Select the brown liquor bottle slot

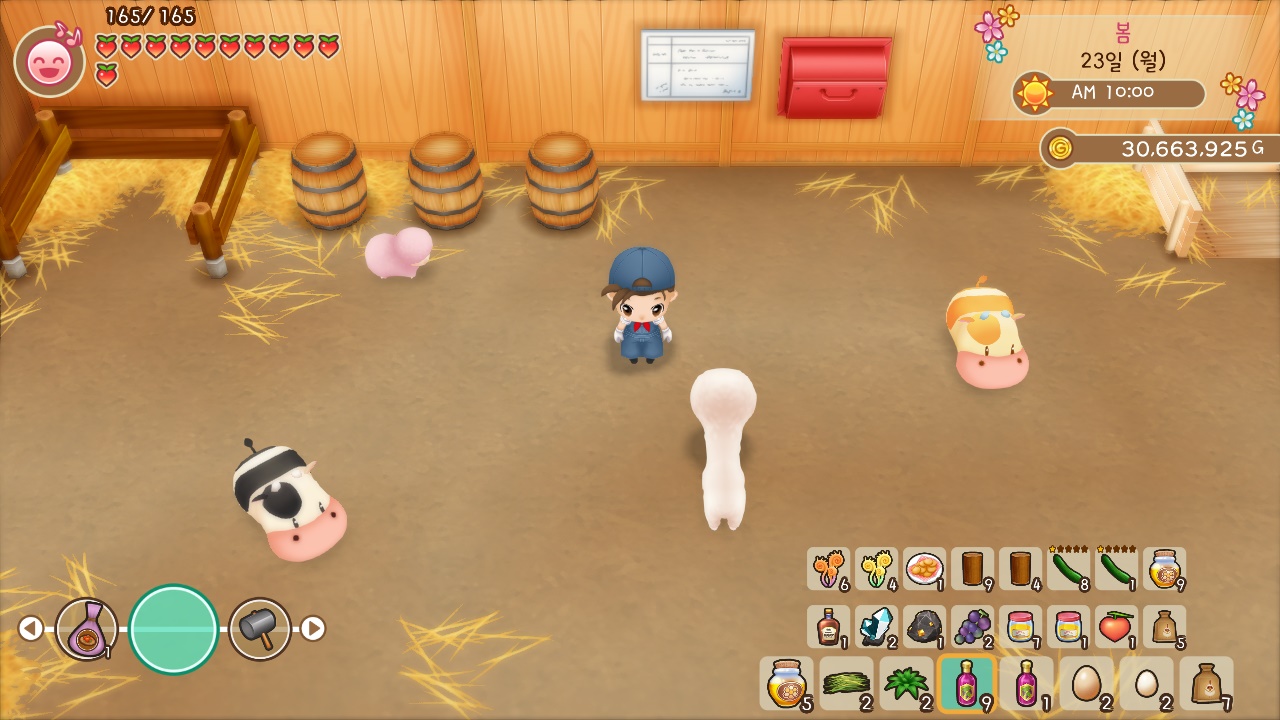click(x=828, y=627)
